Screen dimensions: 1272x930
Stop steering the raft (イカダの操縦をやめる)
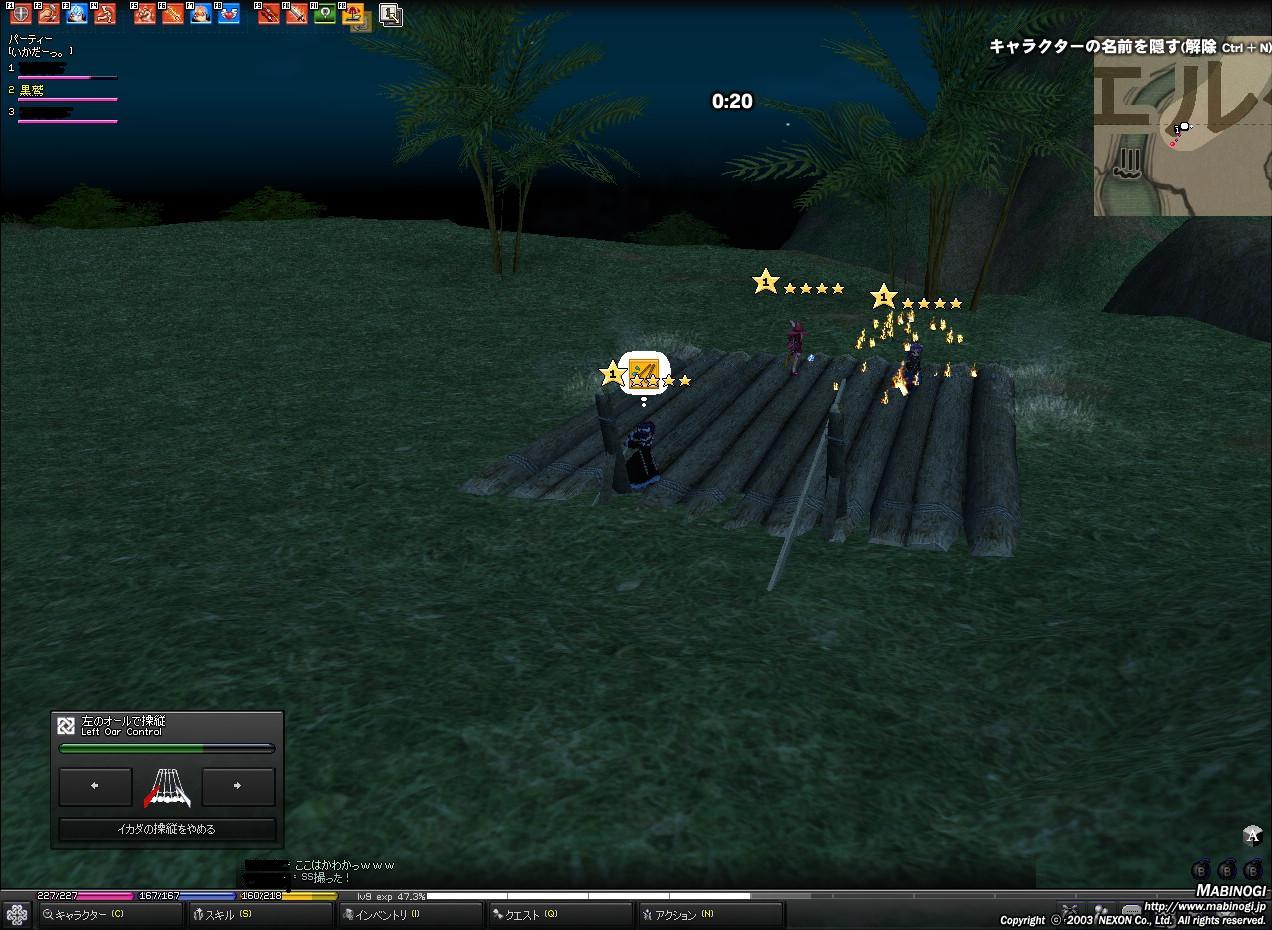166,829
